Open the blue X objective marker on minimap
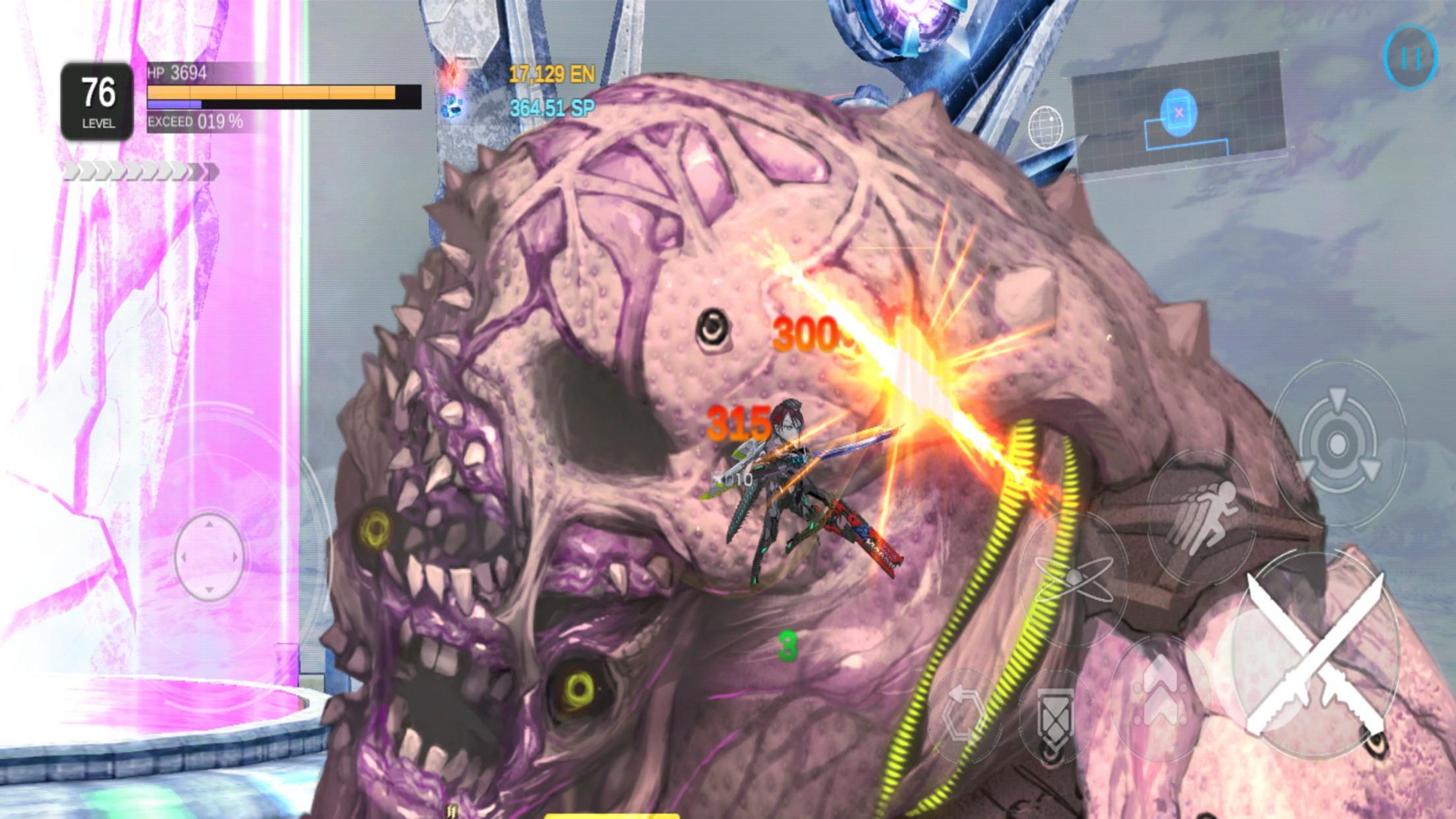This screenshot has height=819, width=1456. [x=1177, y=112]
